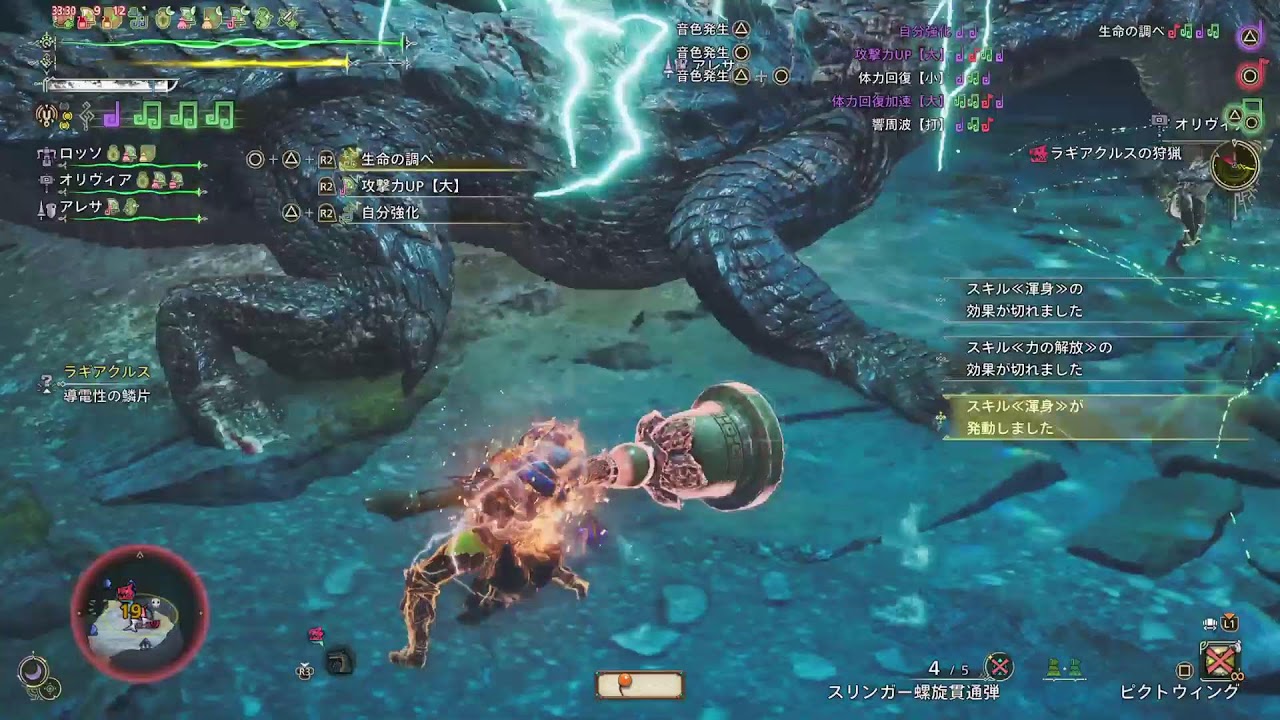
Task: Click the ラギアクルス target monster label
Action: [x=106, y=371]
